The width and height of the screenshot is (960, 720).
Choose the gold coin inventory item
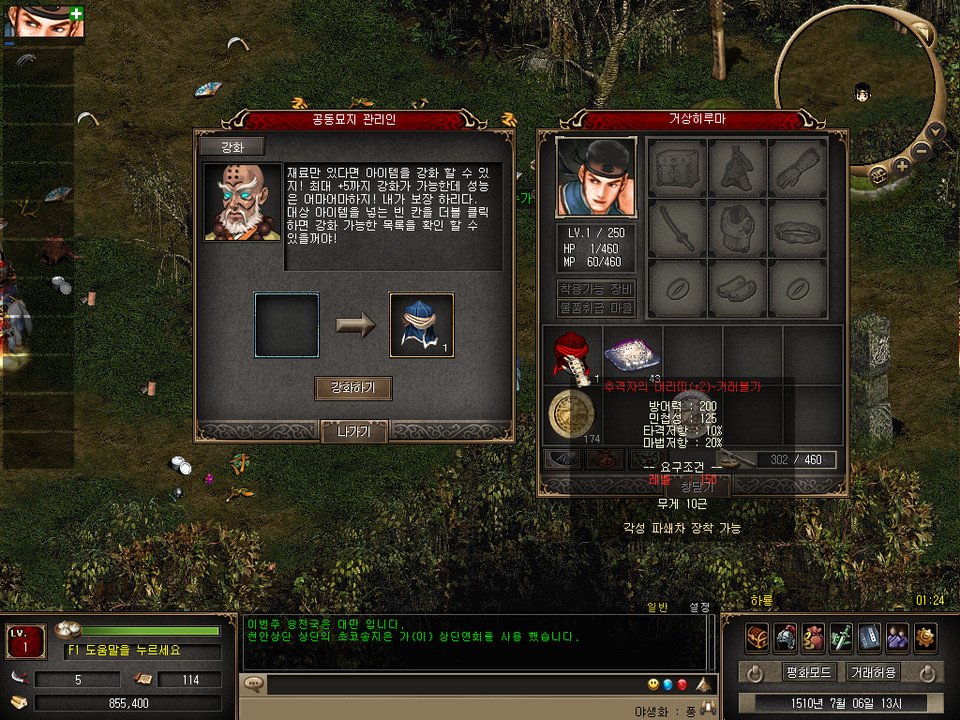point(573,413)
